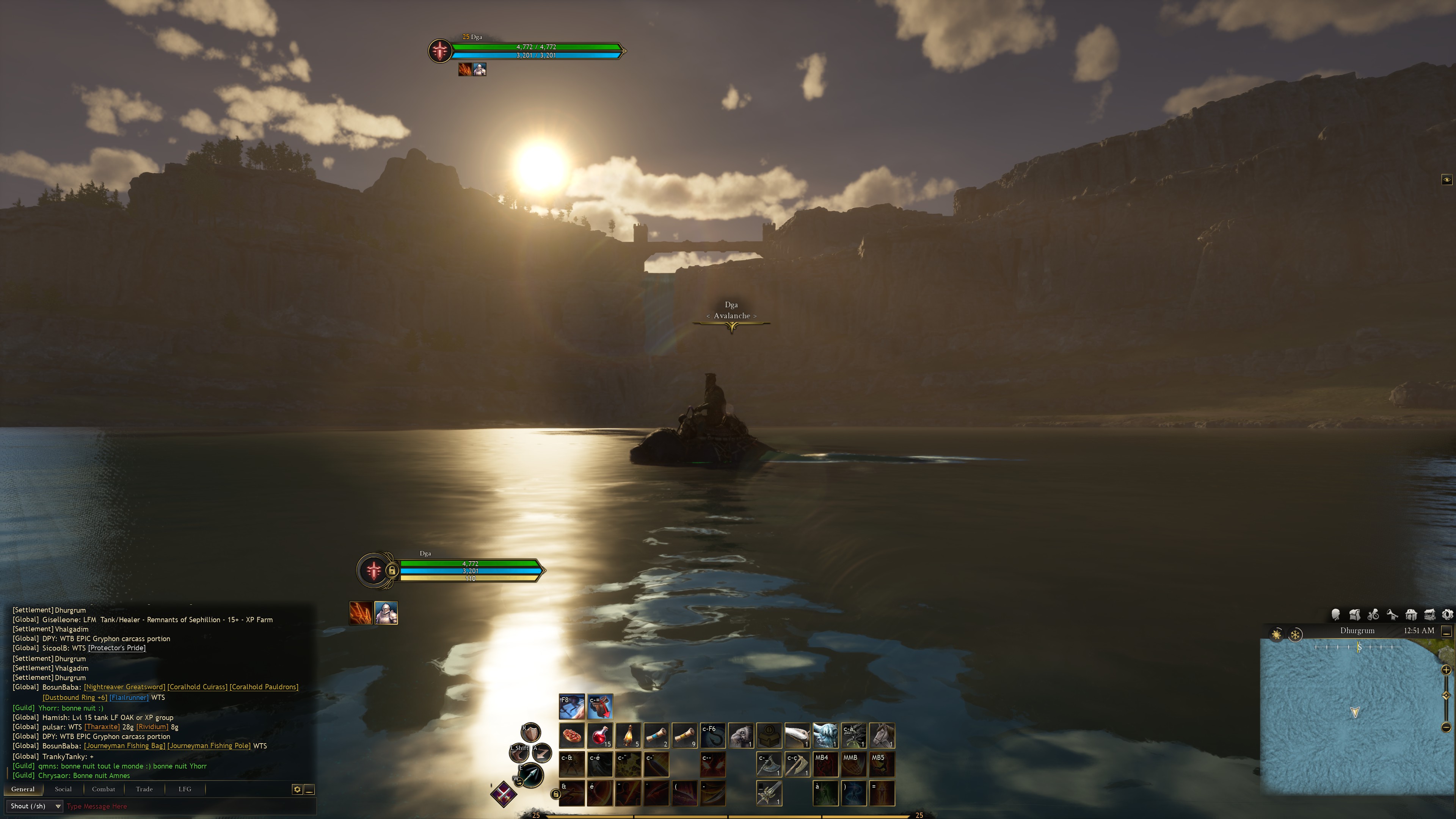
Task: Activate the saddle dismount ability
Action: 600,706
